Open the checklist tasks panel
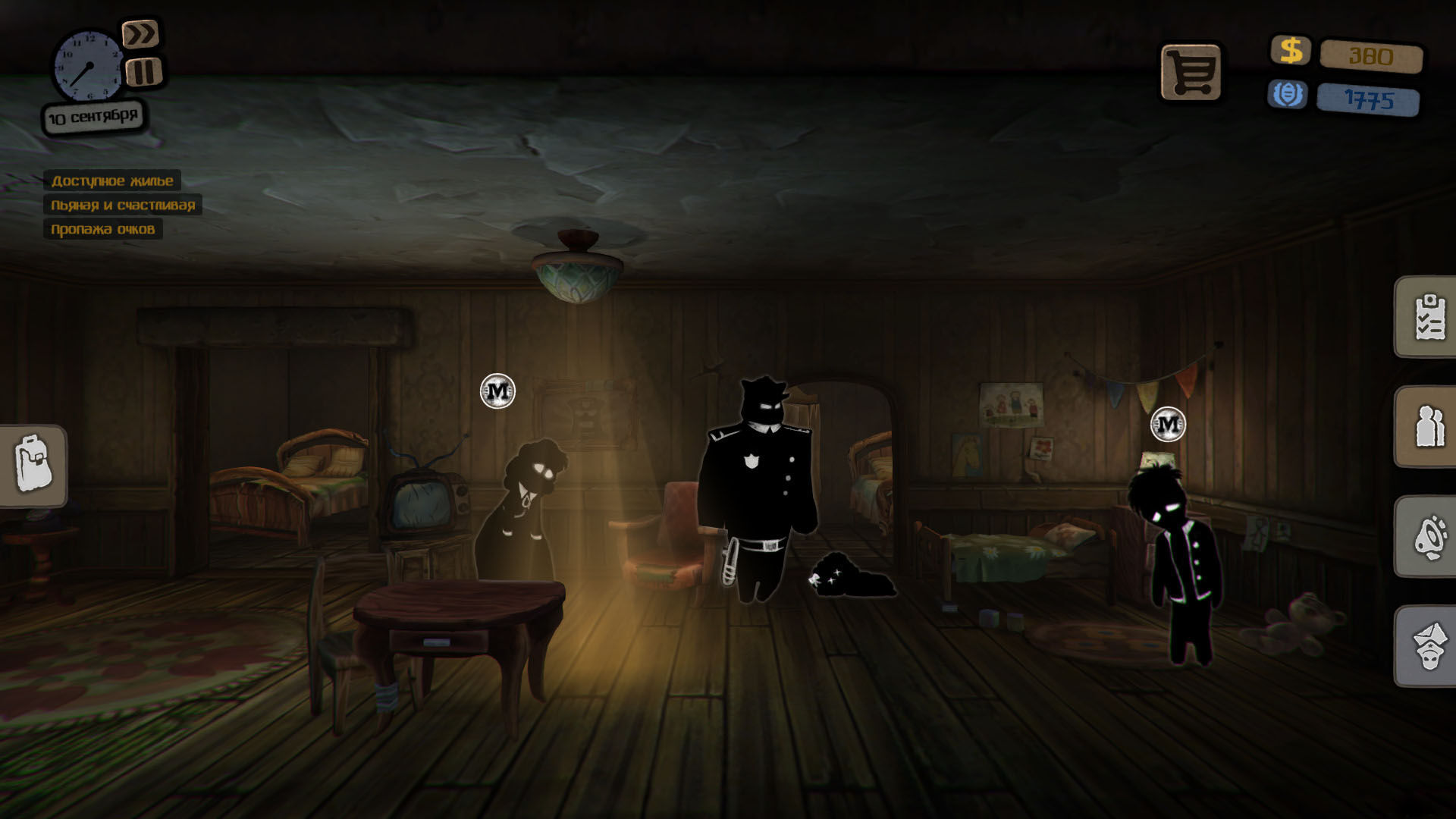 click(x=1429, y=317)
